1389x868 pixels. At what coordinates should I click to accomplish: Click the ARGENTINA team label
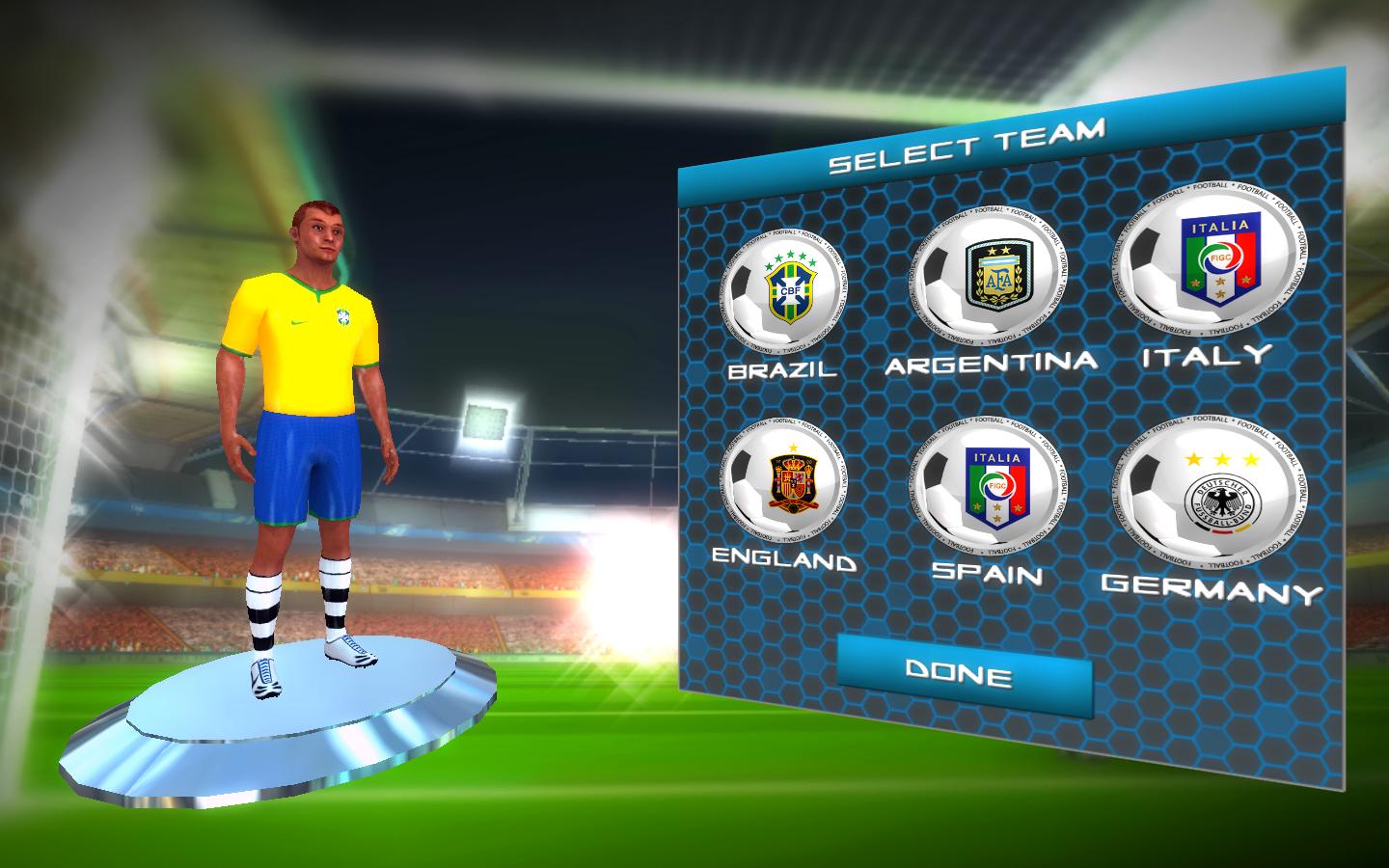992,361
